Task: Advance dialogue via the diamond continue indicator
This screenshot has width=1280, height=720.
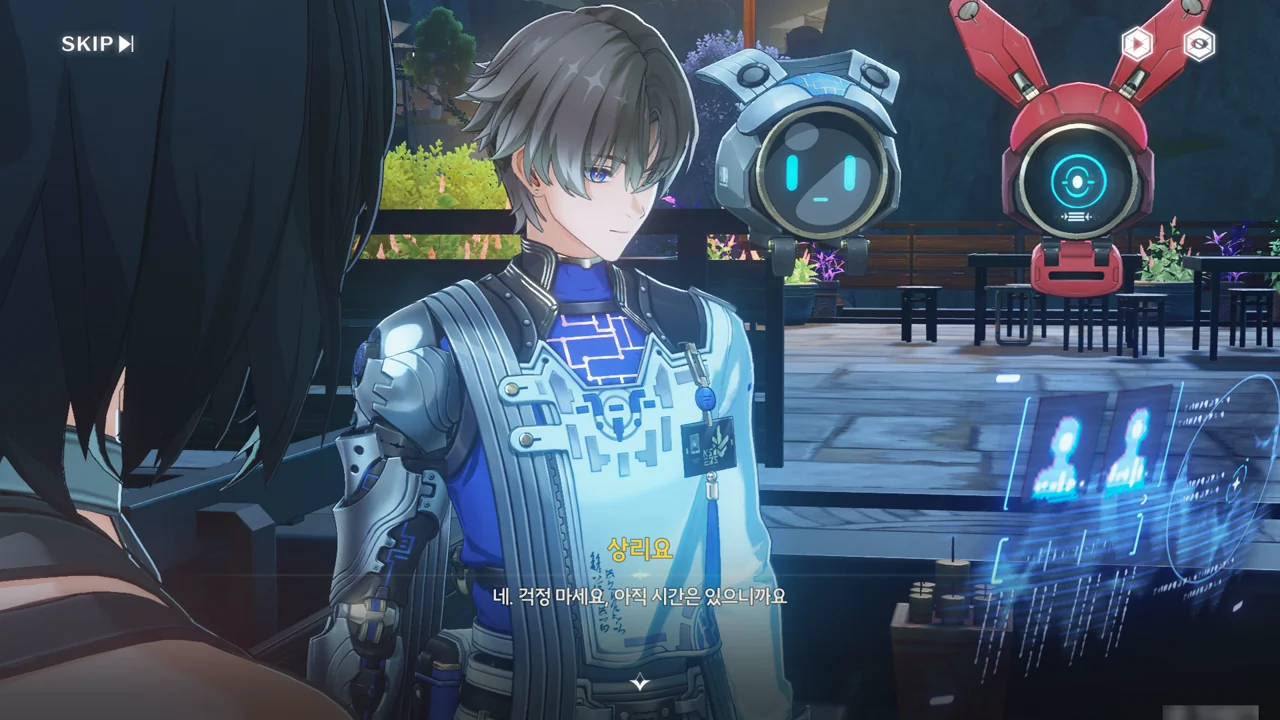Action: point(640,683)
